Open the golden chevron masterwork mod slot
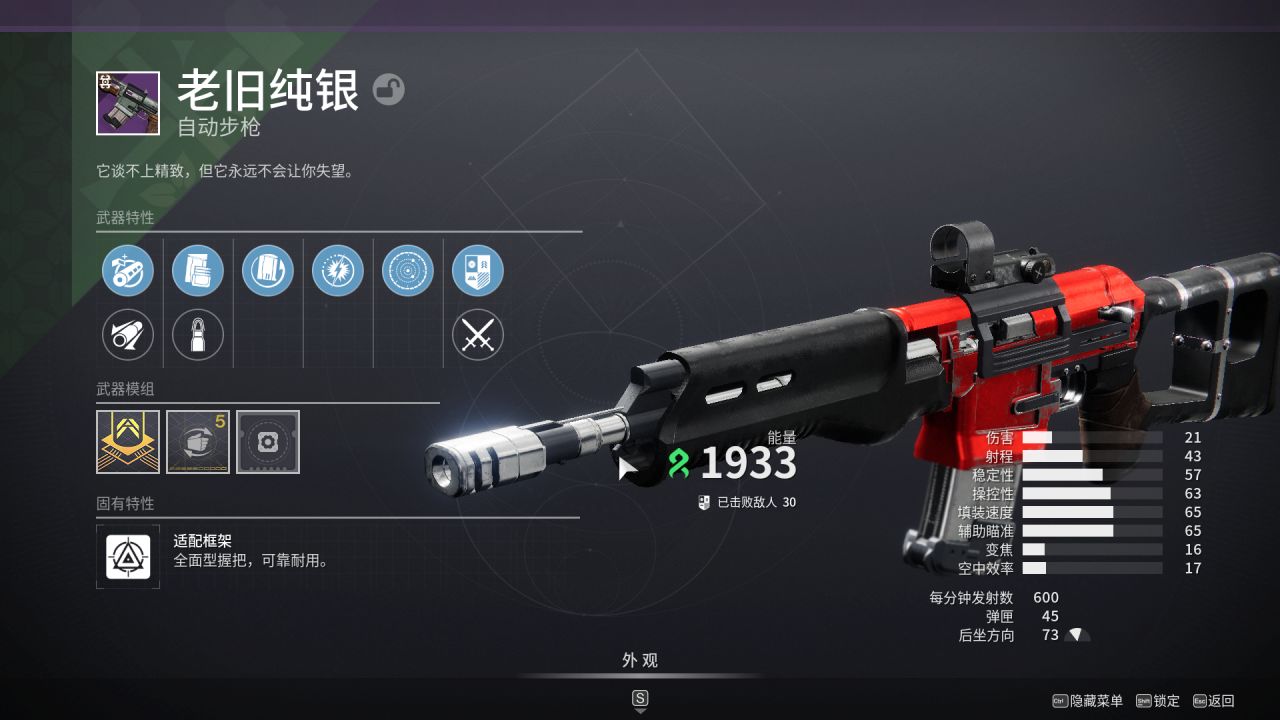Screen dimensions: 1280x720 tap(128, 442)
